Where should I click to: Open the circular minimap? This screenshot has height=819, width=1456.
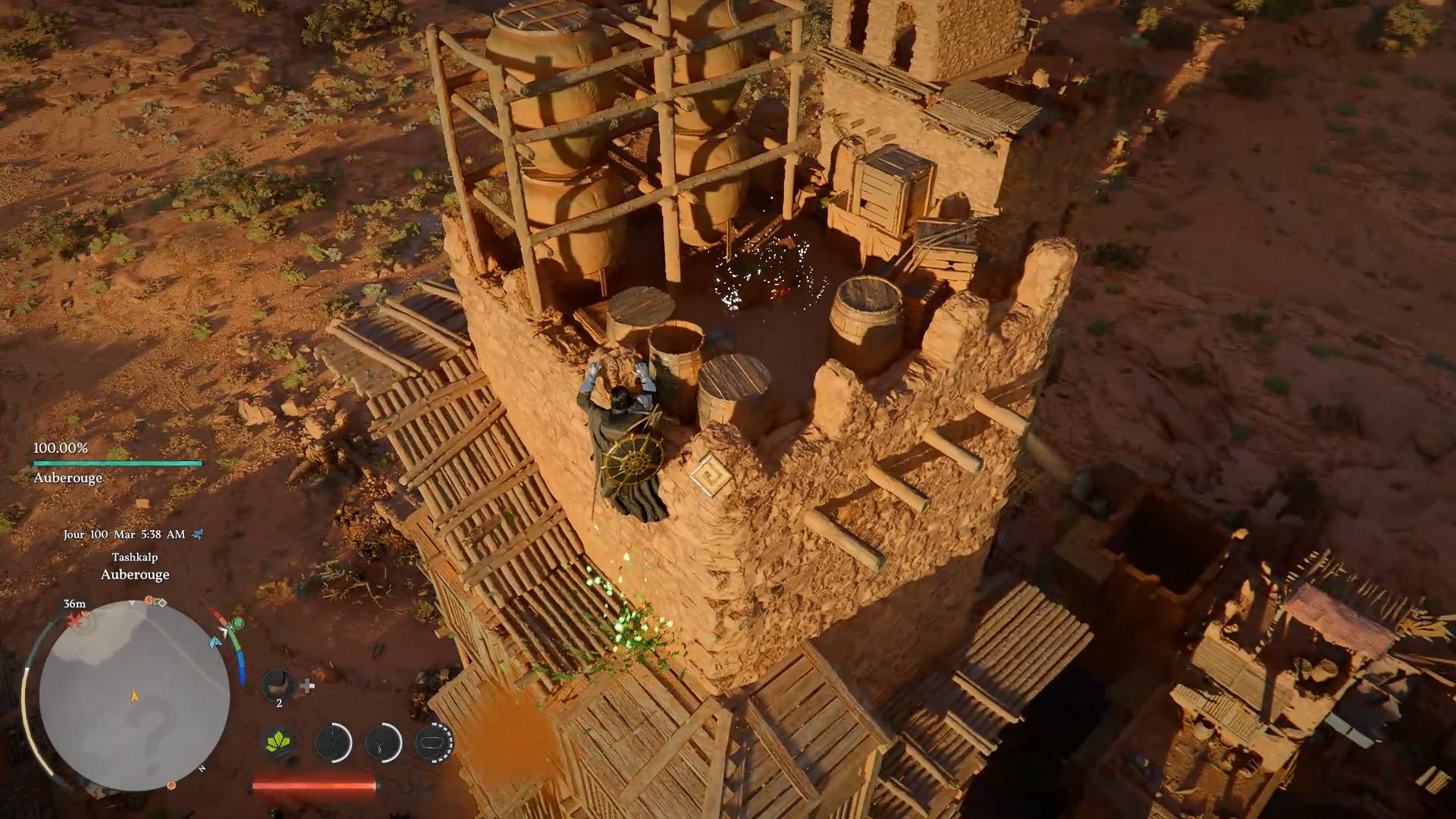coord(134,695)
